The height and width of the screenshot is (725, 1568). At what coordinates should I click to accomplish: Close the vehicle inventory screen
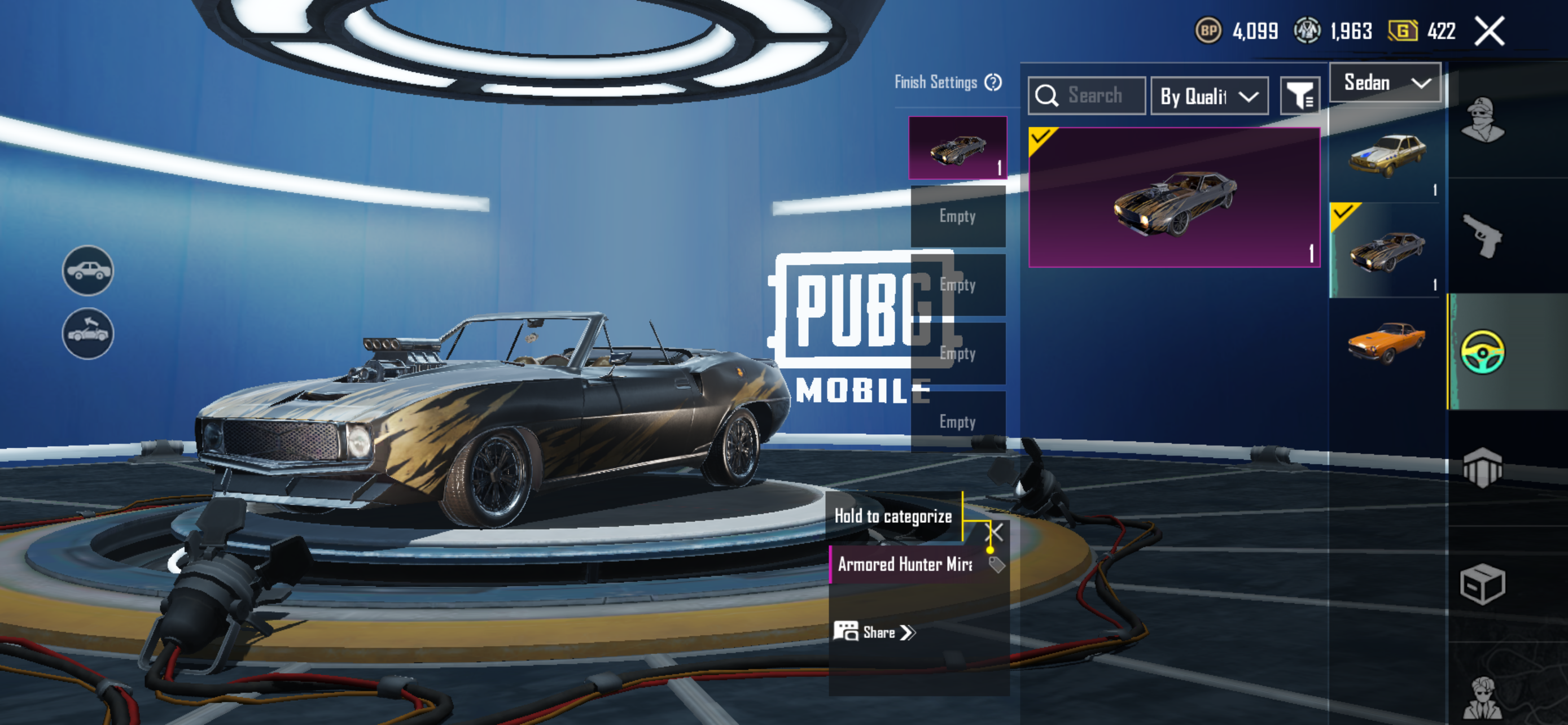[x=1489, y=31]
